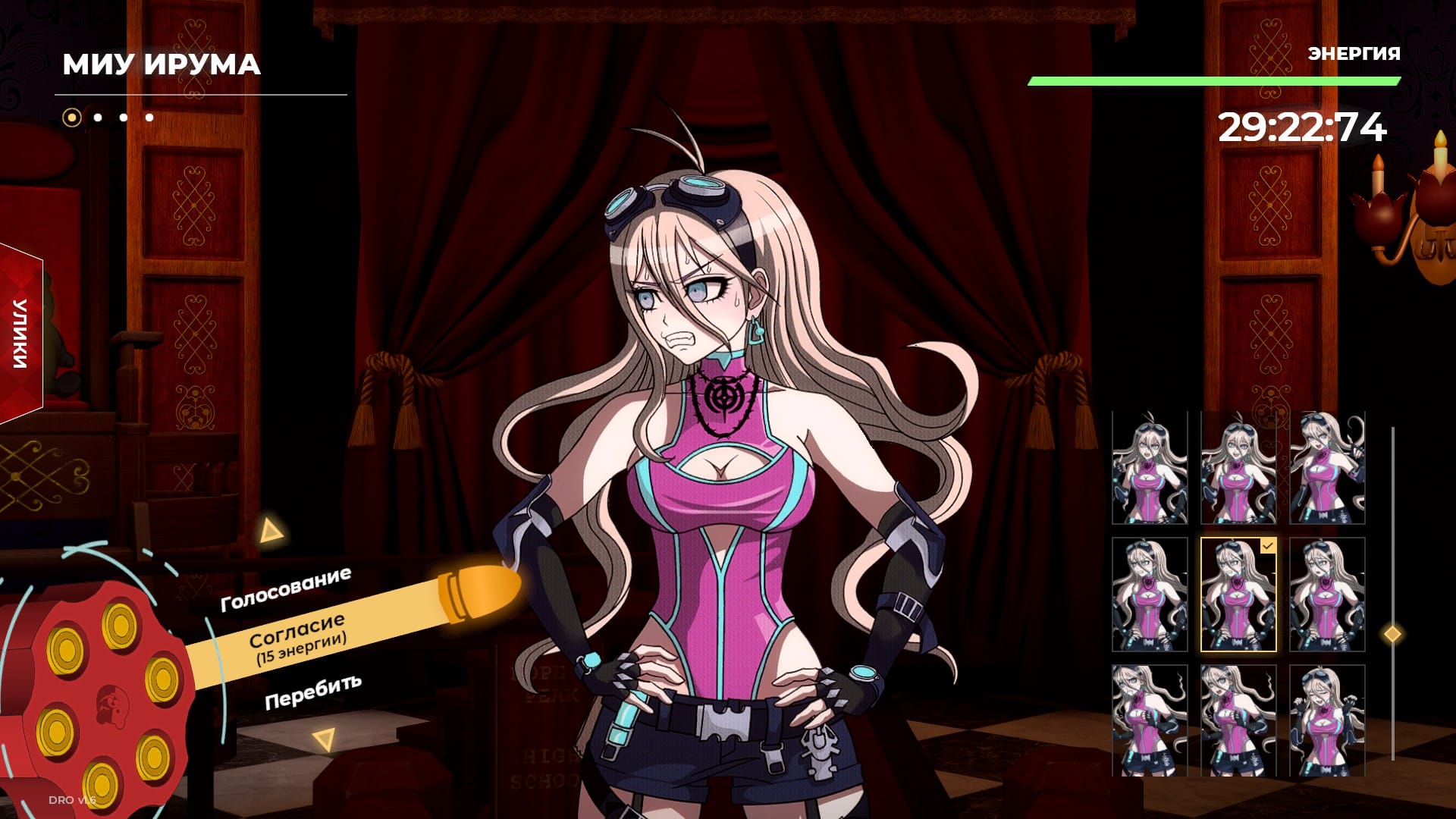1456x819 pixels.
Task: Select the ringed page dot under МИУ ИРУМА
Action: [72, 118]
